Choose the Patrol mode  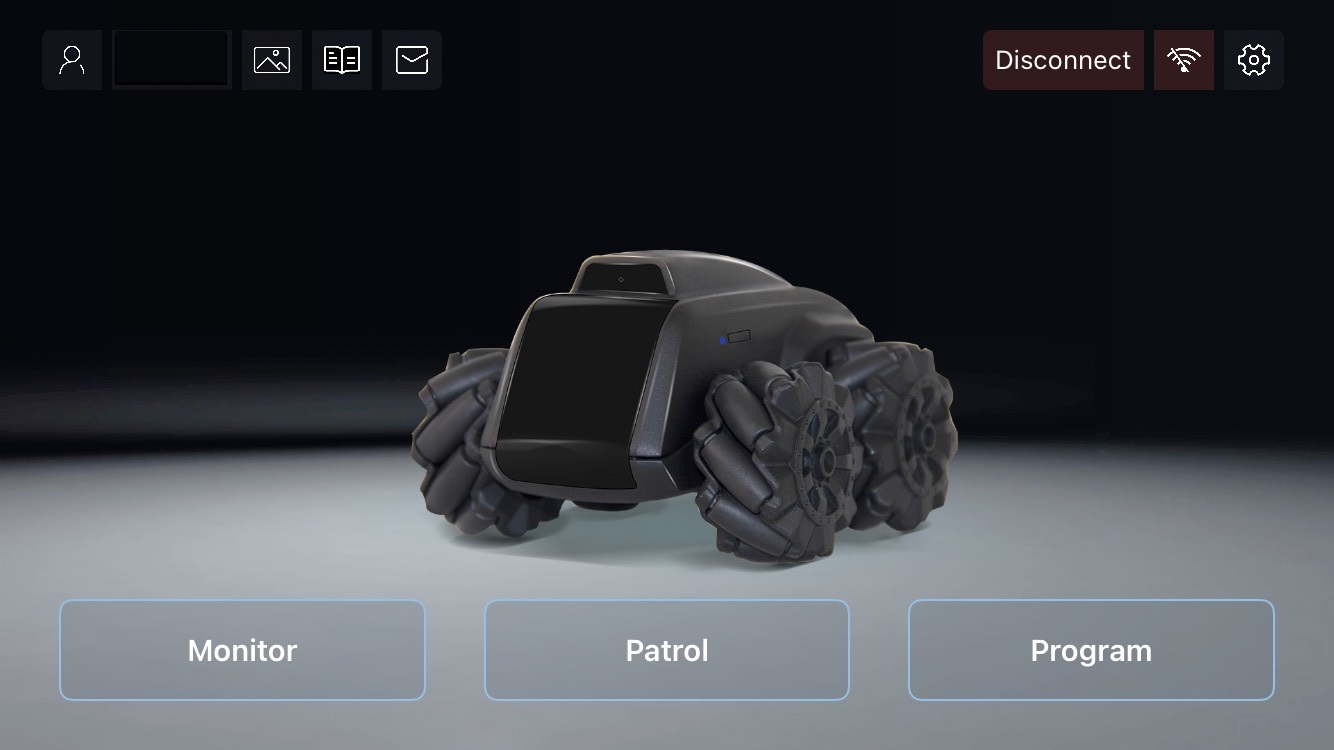tap(667, 650)
